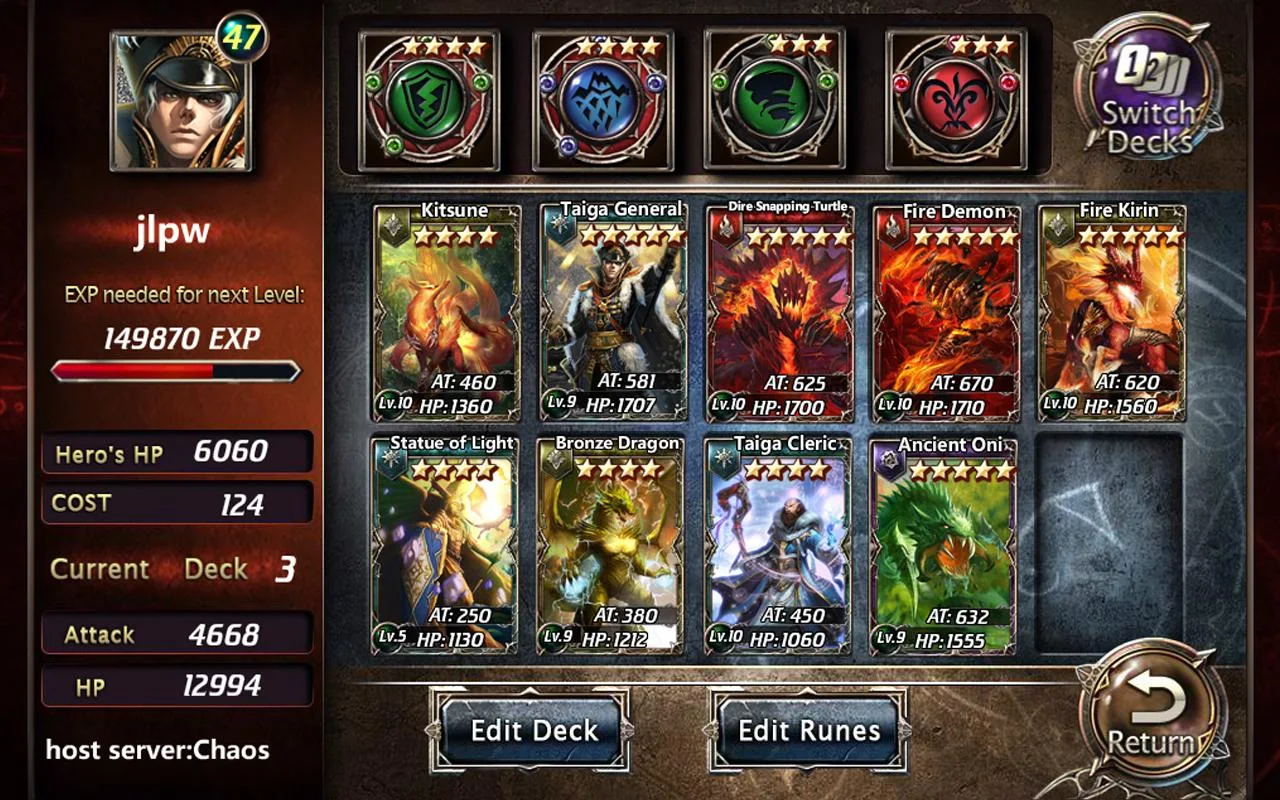Select the Ancient Oni card

(x=943, y=544)
